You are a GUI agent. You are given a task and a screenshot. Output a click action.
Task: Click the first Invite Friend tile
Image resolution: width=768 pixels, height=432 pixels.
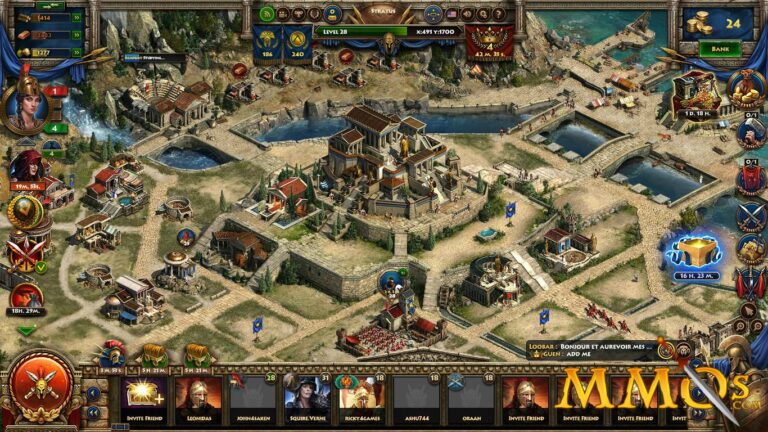(145, 396)
